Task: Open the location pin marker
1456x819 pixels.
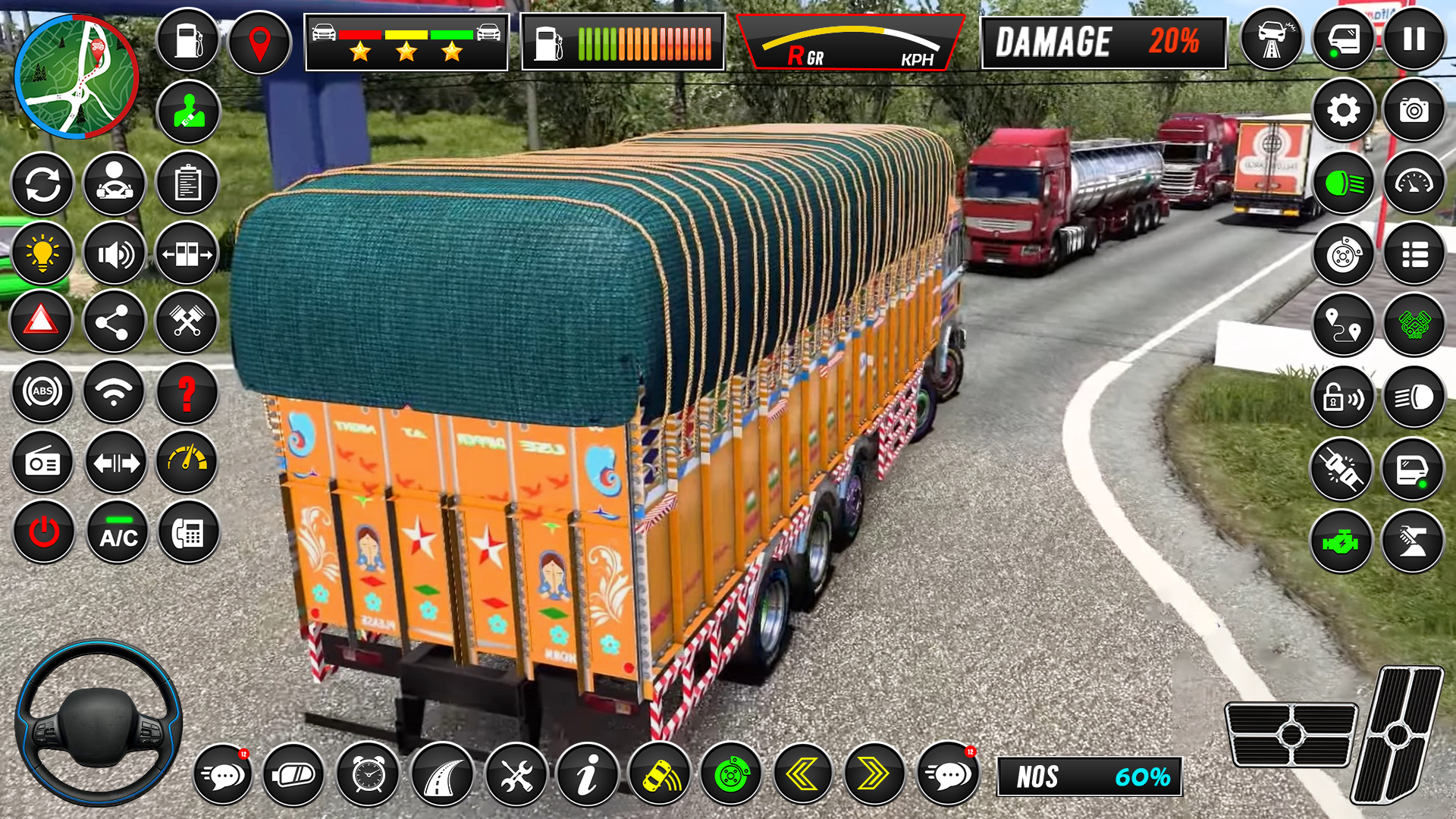Action: pos(259,42)
